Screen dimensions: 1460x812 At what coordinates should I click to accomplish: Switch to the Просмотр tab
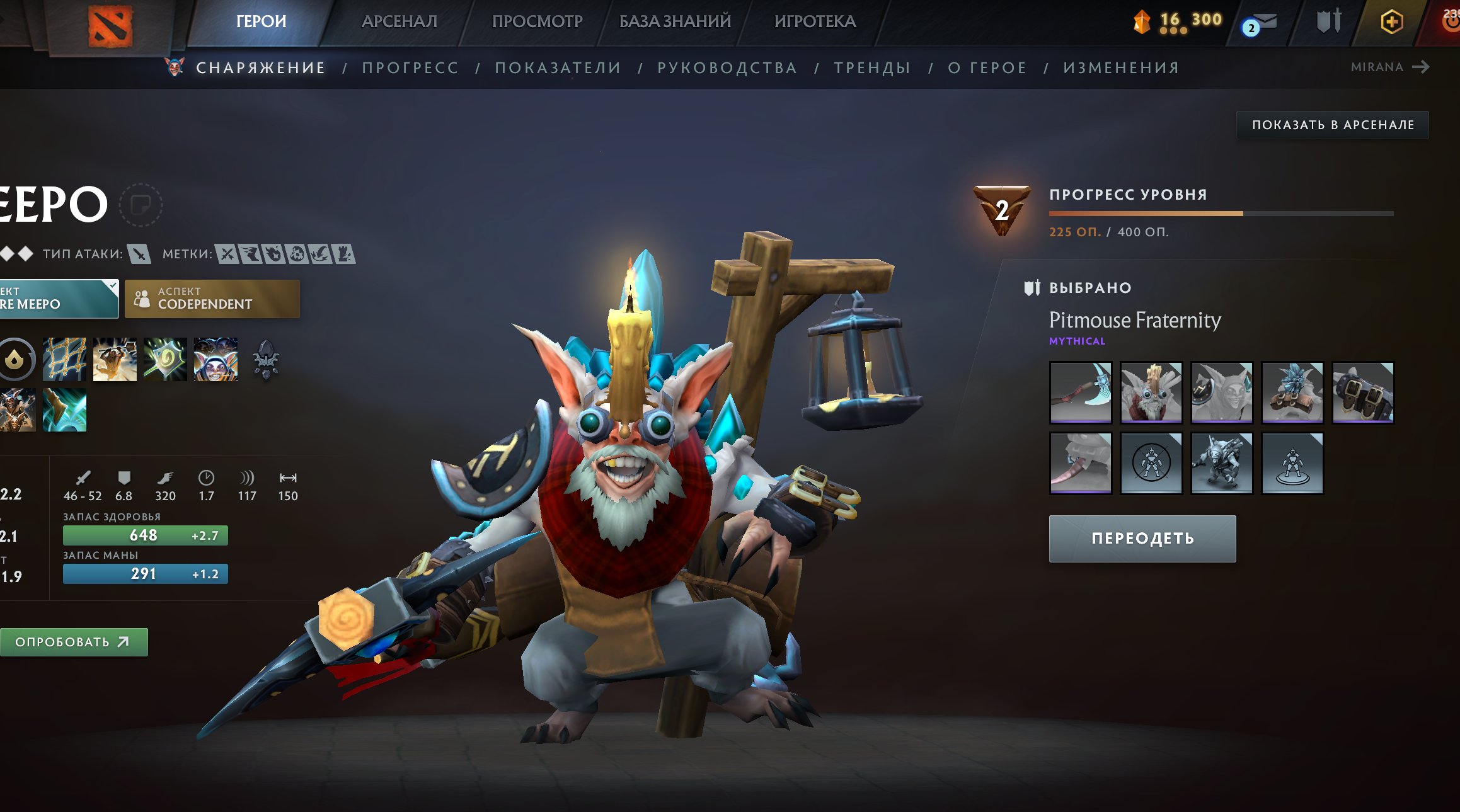click(537, 21)
